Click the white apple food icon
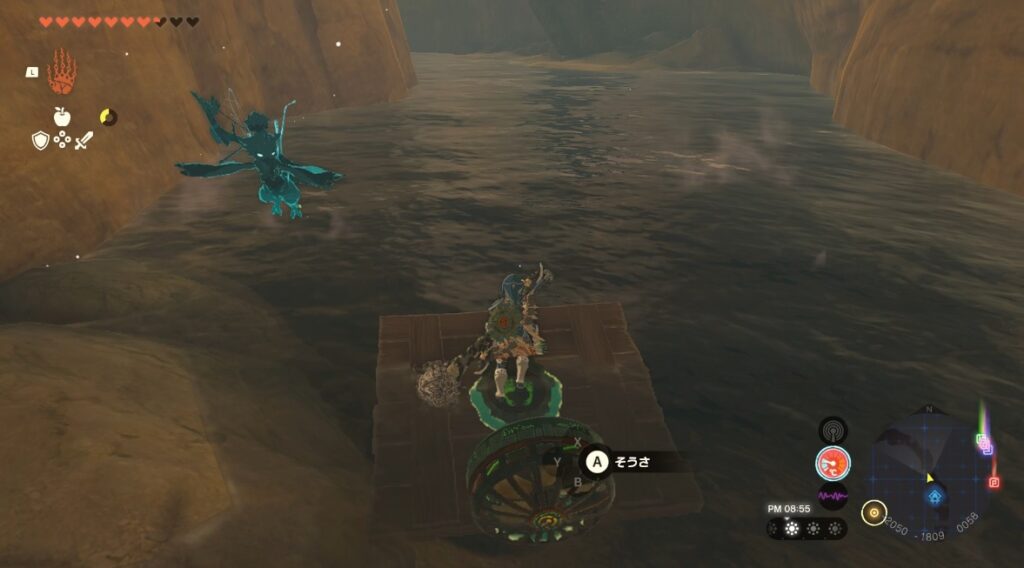 62,117
